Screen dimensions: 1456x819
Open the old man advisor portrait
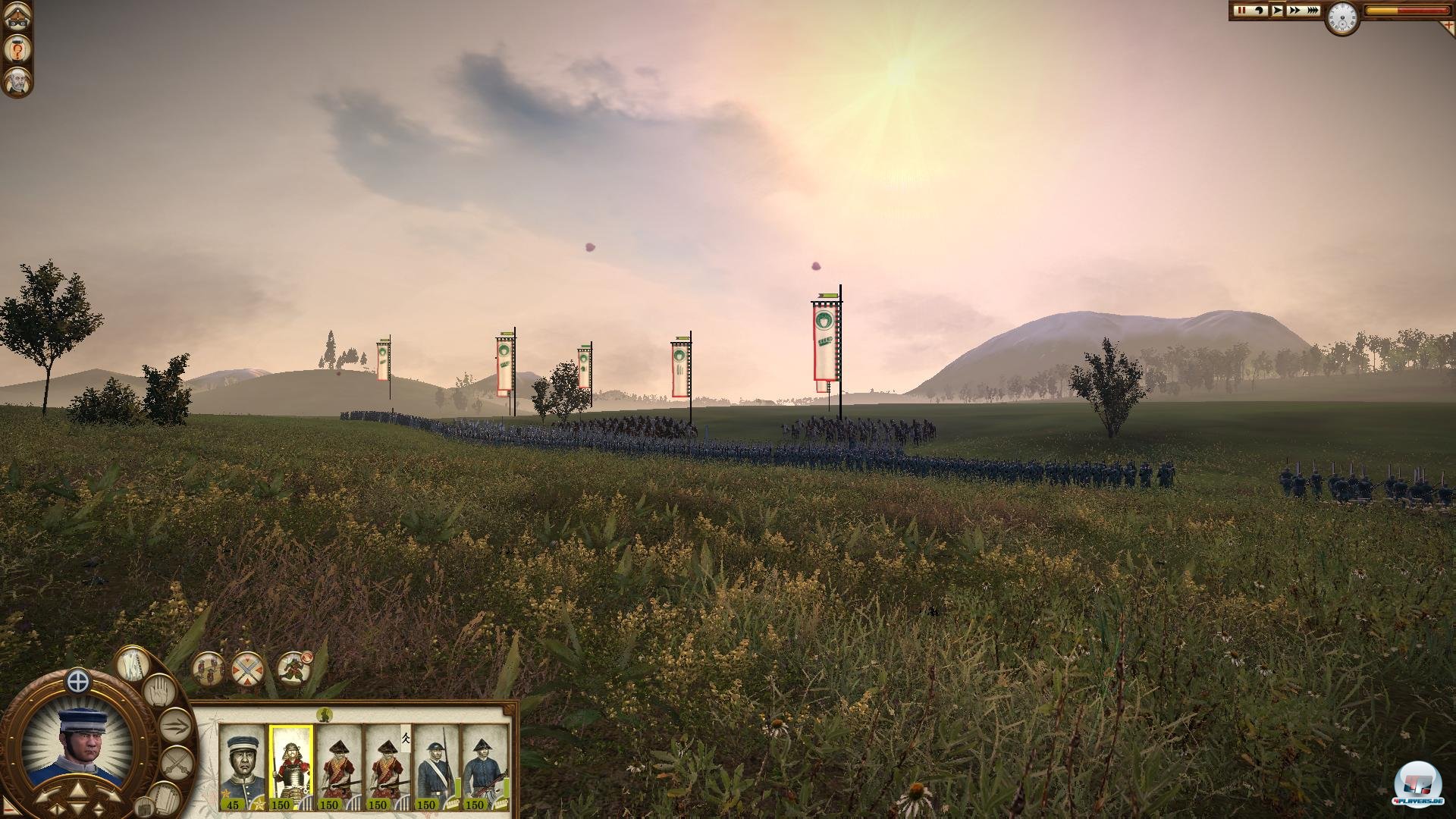16,81
